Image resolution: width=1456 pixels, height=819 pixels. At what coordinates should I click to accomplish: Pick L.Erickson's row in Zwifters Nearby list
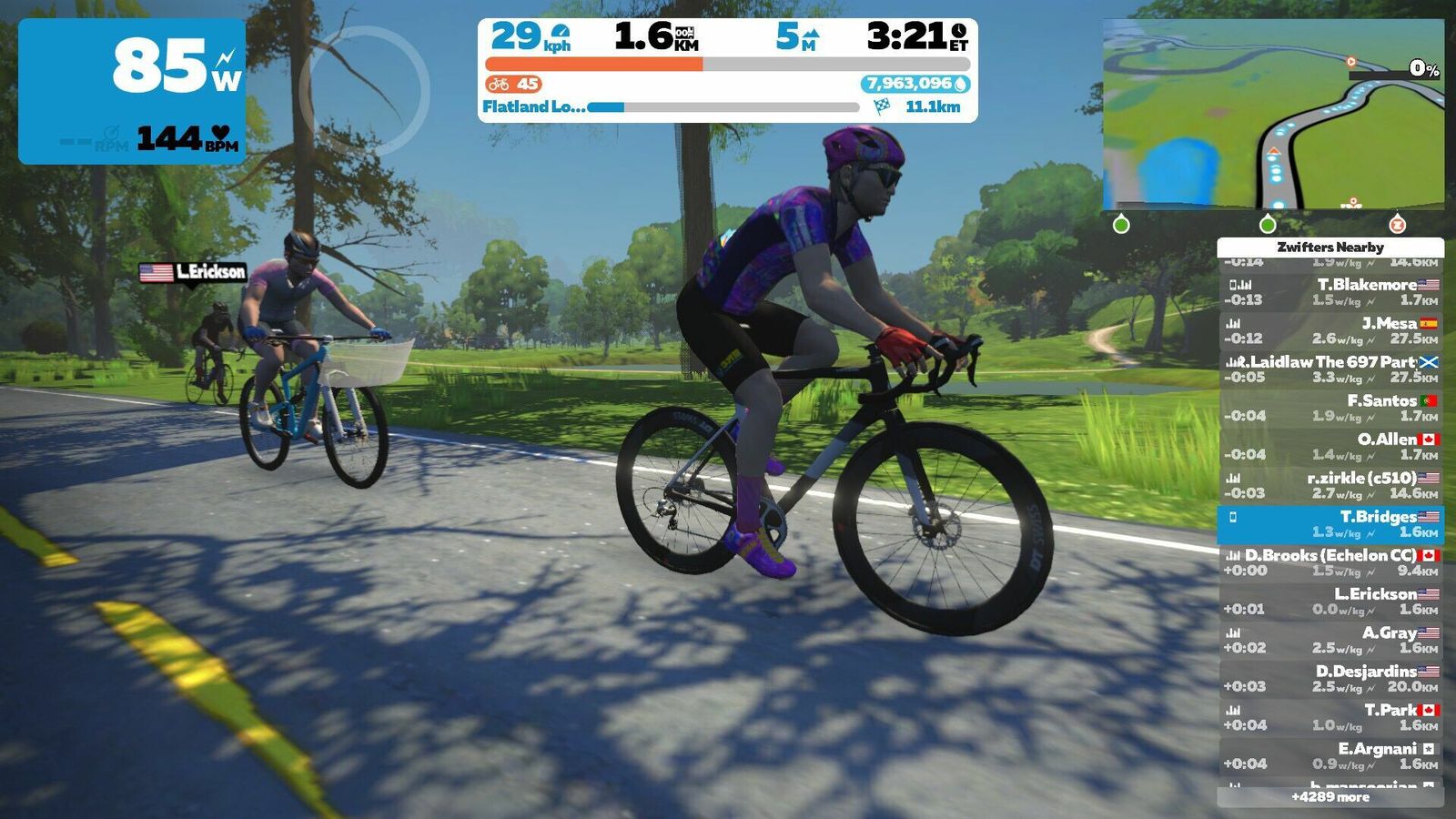[1330, 602]
